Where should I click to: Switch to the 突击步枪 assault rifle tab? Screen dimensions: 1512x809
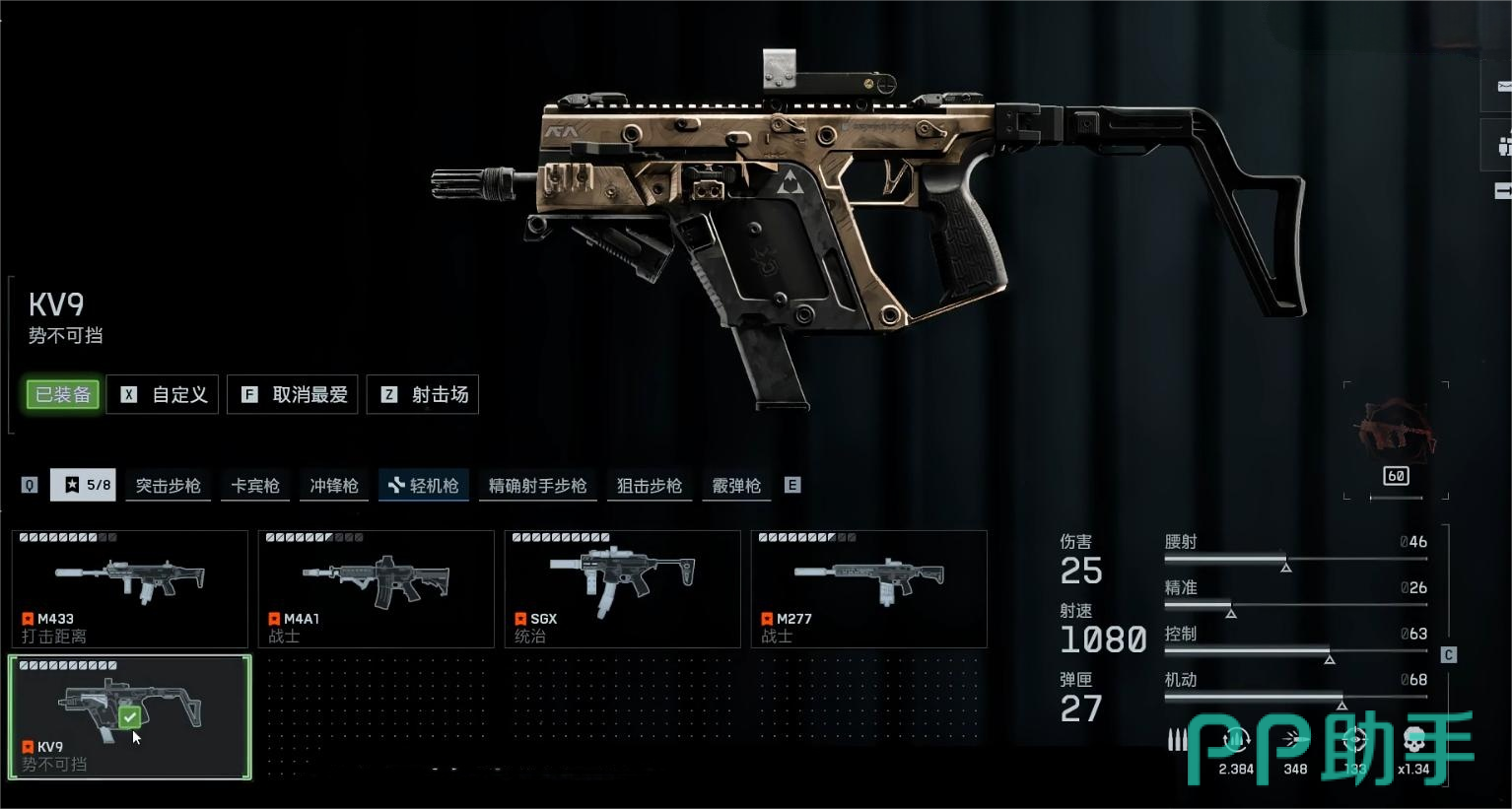[168, 486]
